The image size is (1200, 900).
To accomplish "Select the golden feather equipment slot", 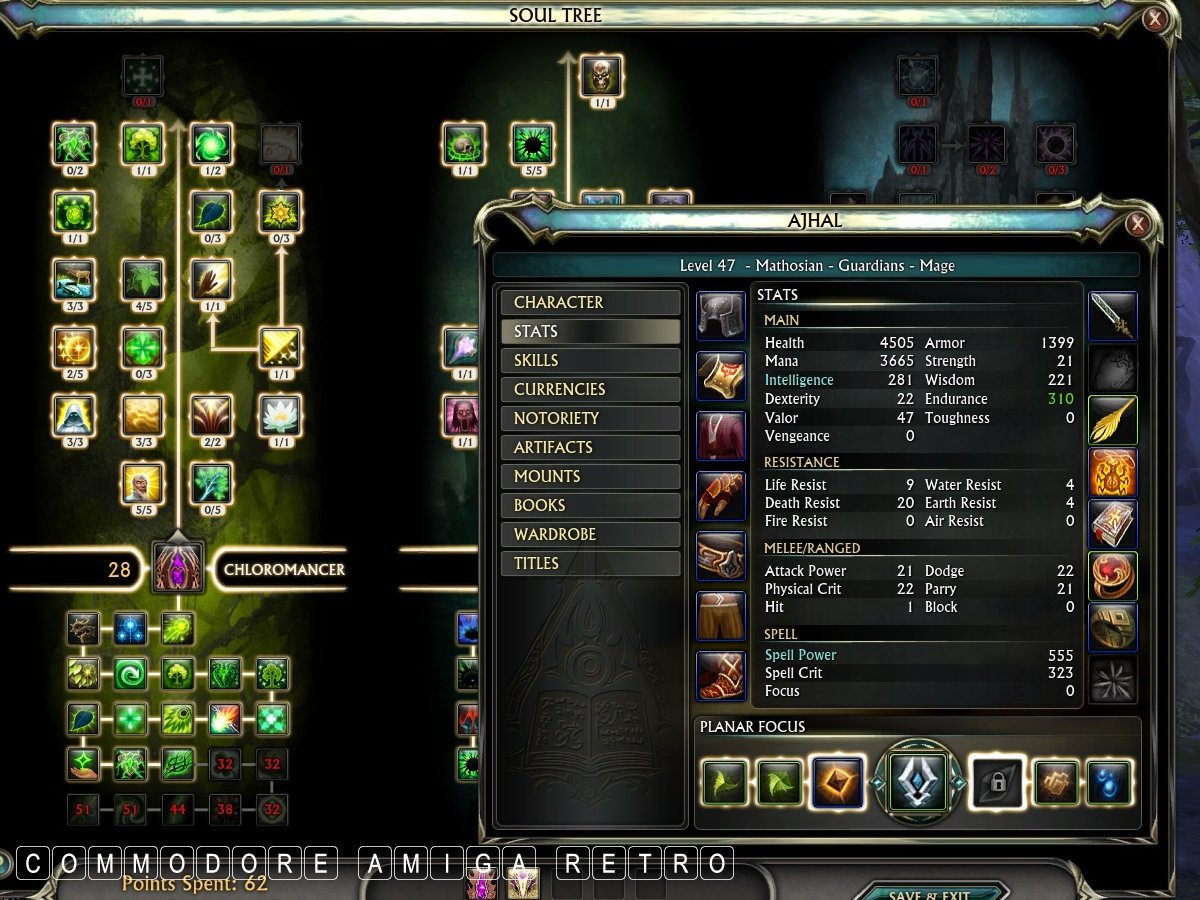I will (1112, 420).
